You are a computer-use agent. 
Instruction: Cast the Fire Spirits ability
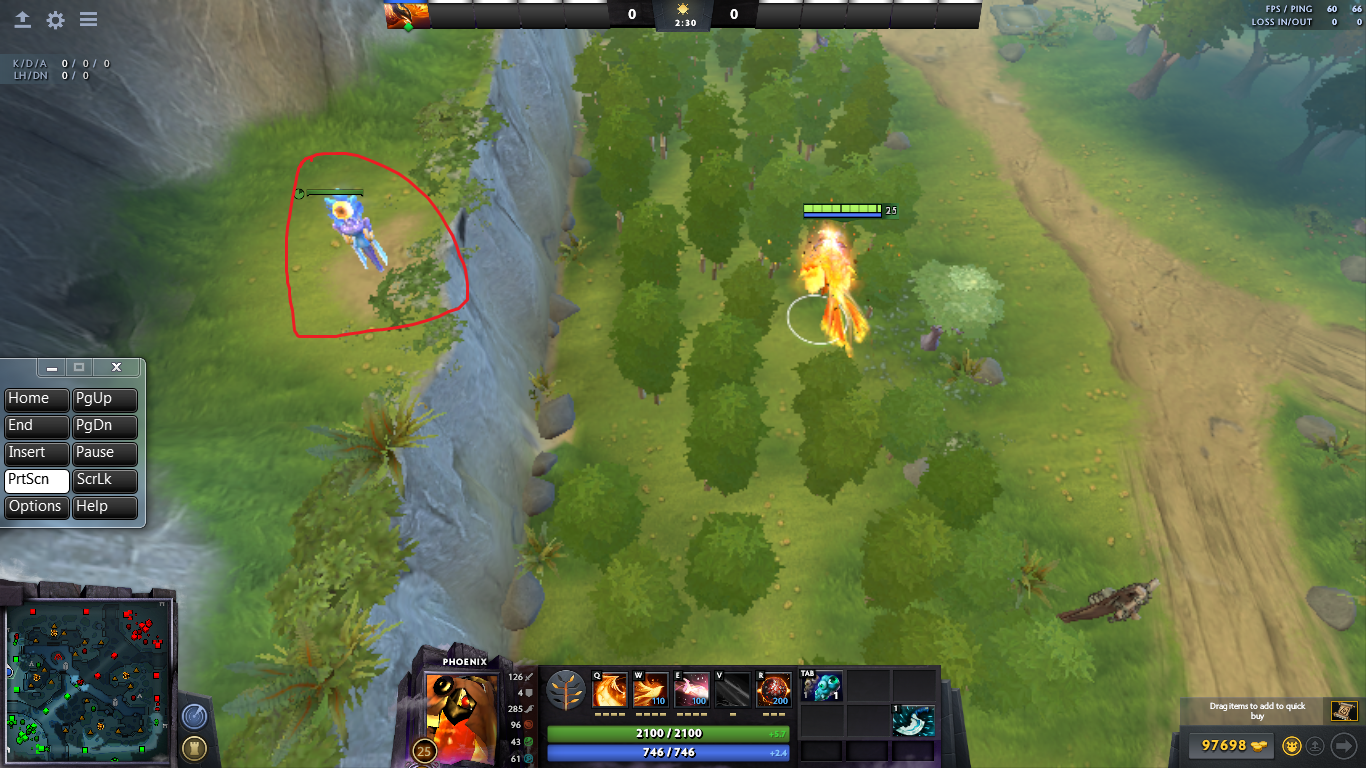[651, 690]
